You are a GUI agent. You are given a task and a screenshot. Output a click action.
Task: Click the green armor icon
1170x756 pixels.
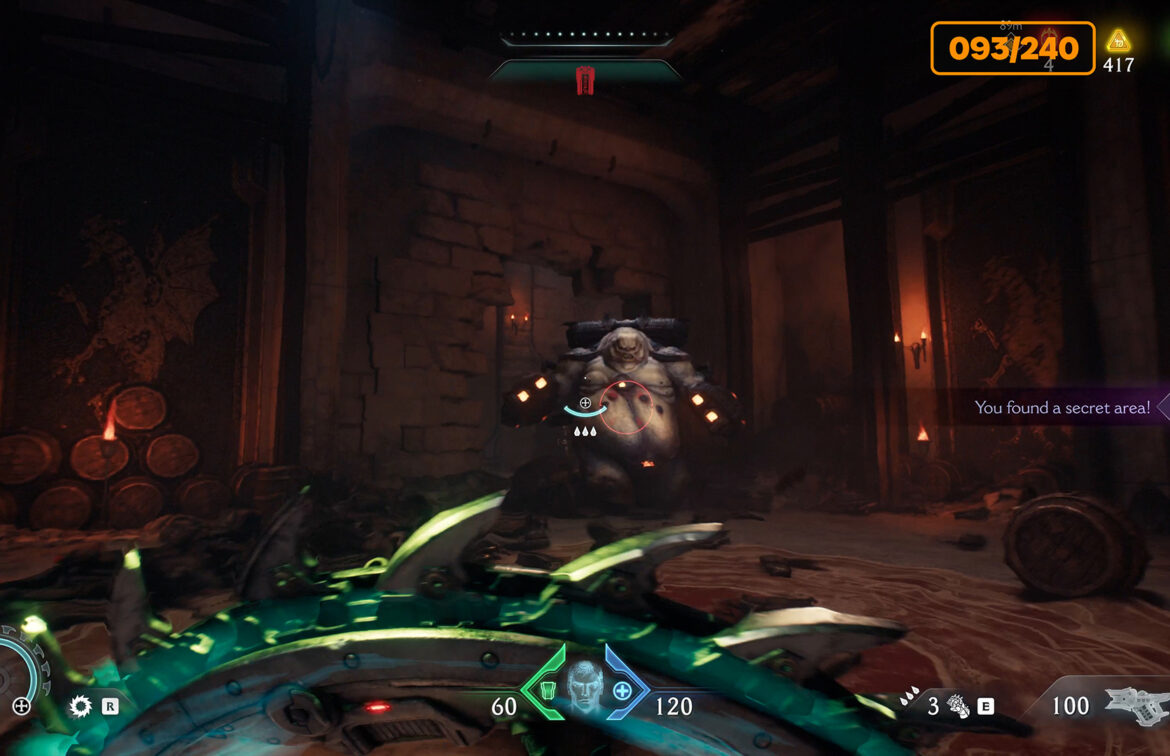[548, 690]
